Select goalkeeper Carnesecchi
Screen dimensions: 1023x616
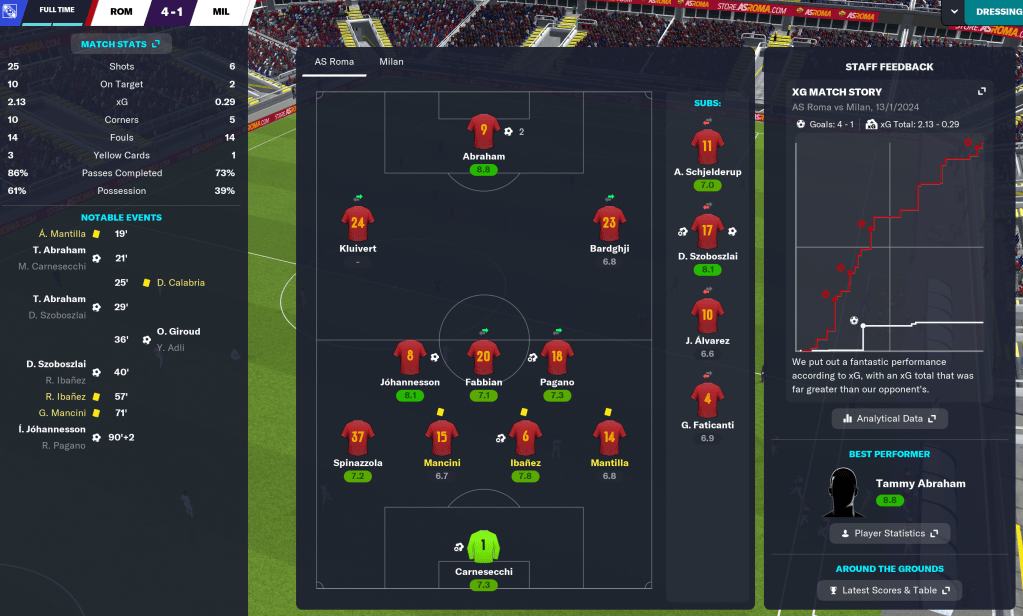point(484,548)
